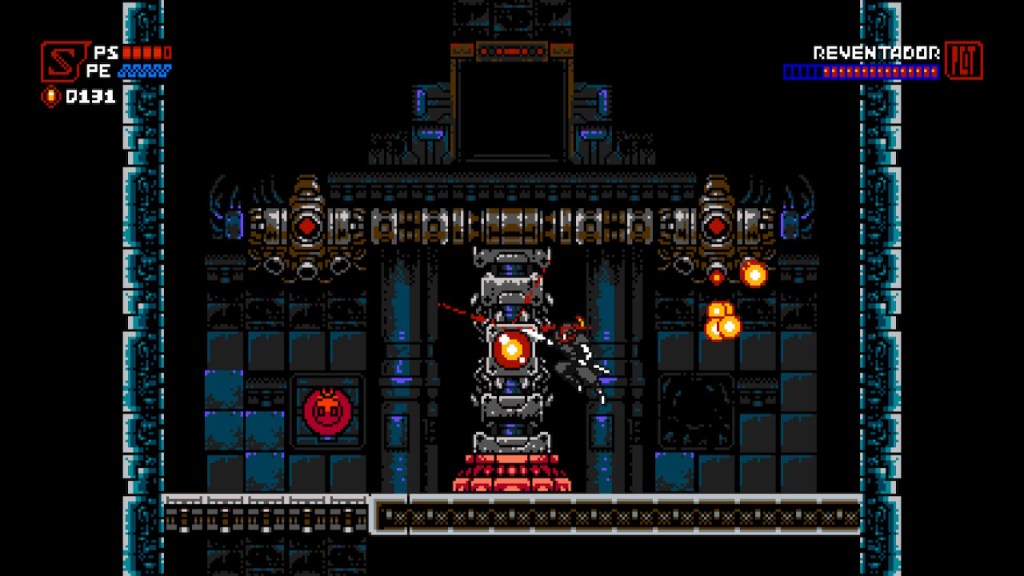
Task: Click the red Shadow player emblem icon
Action: click(x=61, y=60)
